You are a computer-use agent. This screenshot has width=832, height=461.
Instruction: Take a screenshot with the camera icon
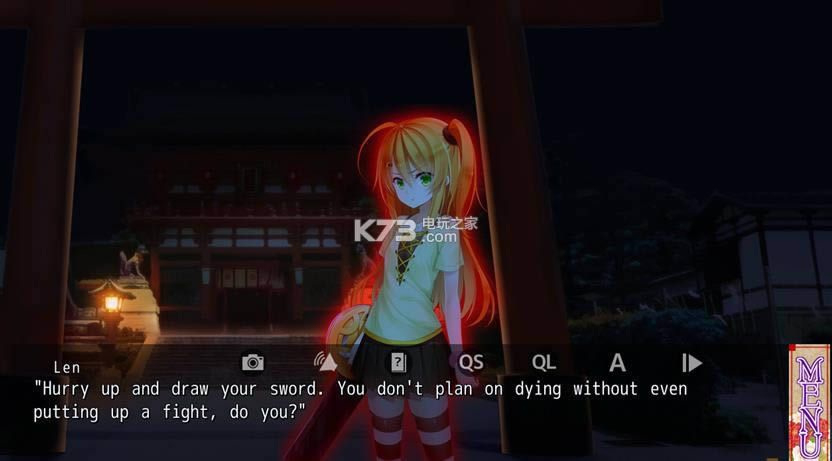point(253,362)
